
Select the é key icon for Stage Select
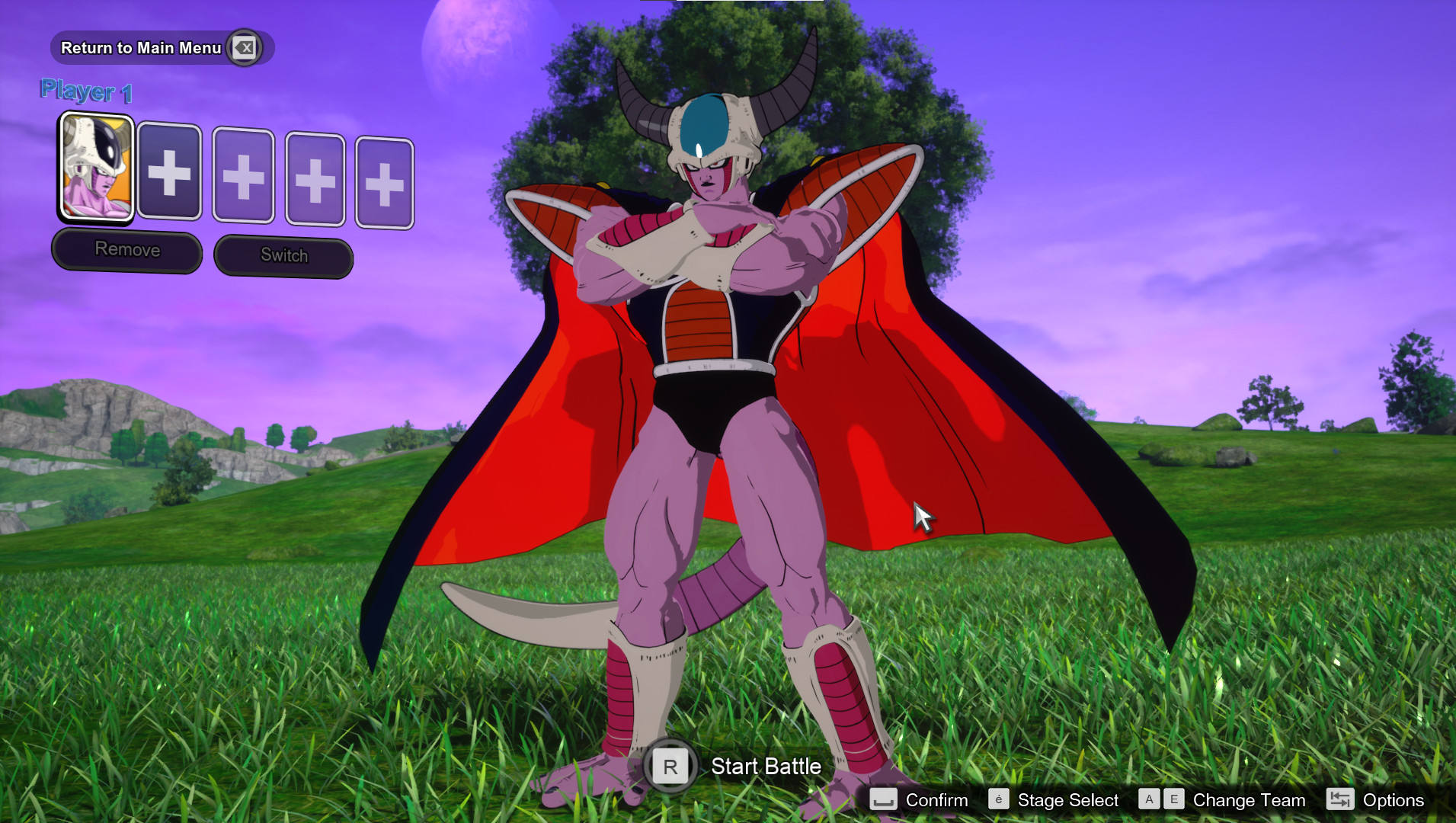[998, 800]
